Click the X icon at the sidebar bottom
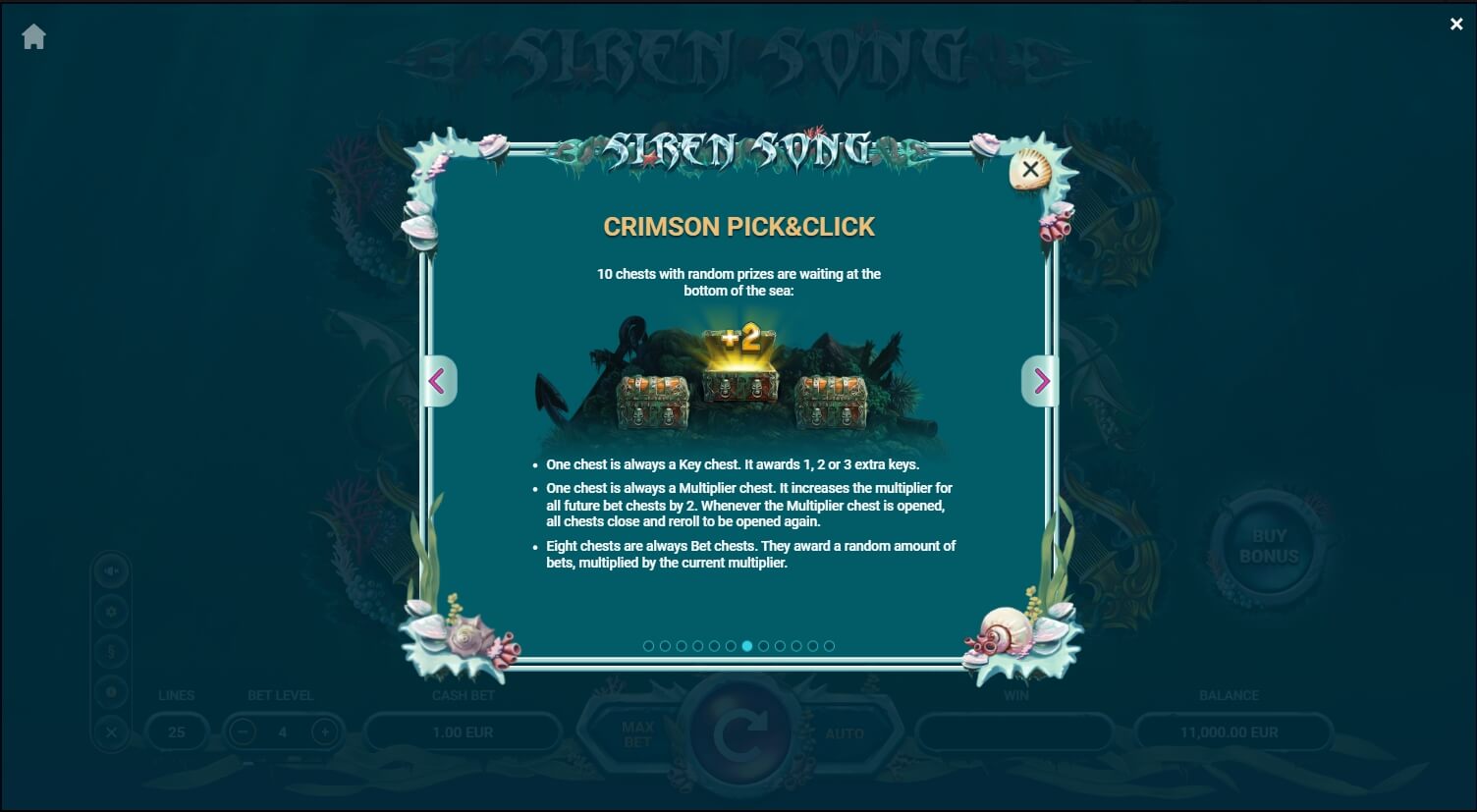1477x812 pixels. pyautogui.click(x=111, y=731)
